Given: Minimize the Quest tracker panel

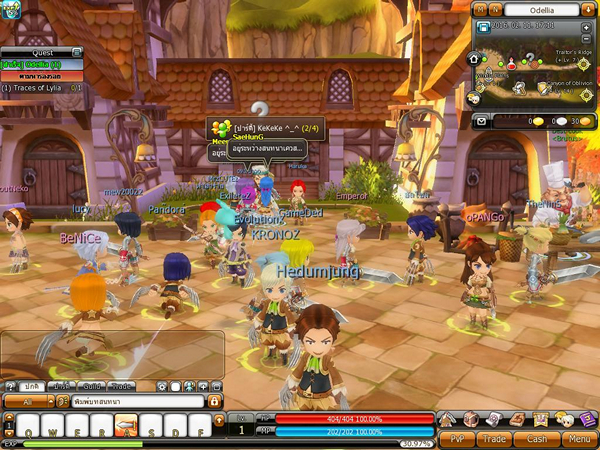Looking at the screenshot, I should [x=77, y=52].
